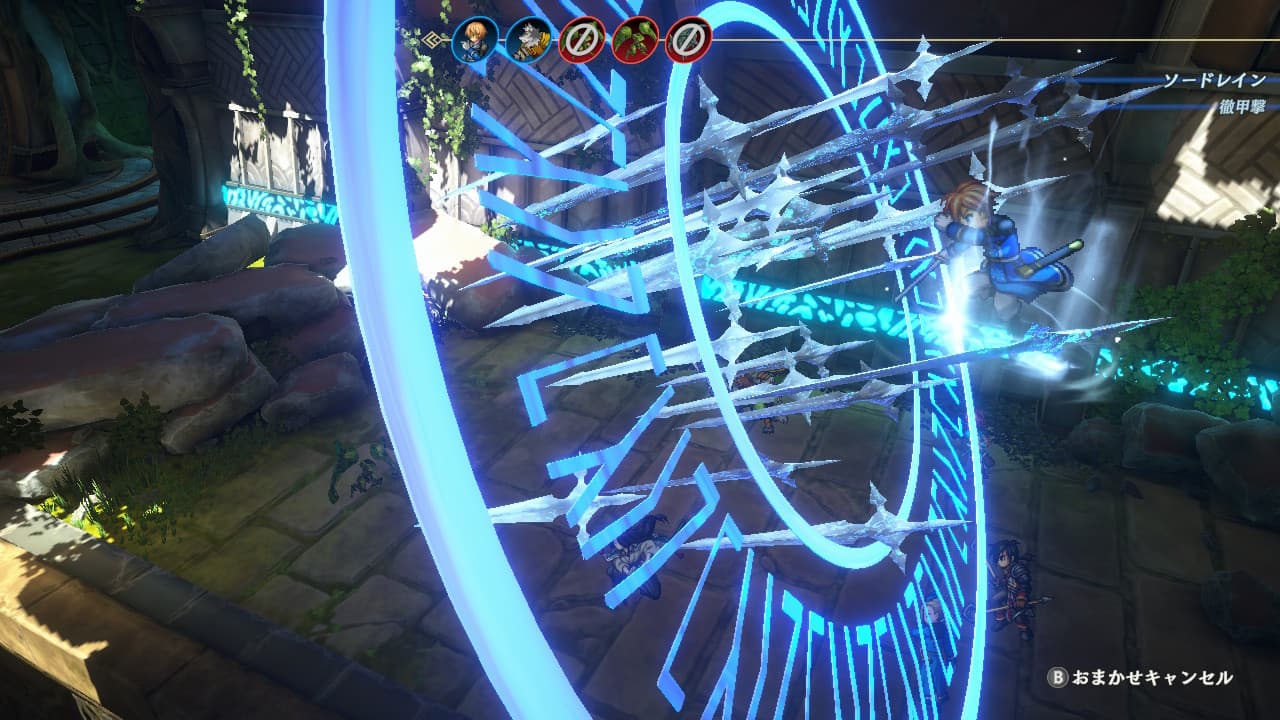Pick the slashed green plant enemy turn icon
The height and width of the screenshot is (720, 1280).
582,41
